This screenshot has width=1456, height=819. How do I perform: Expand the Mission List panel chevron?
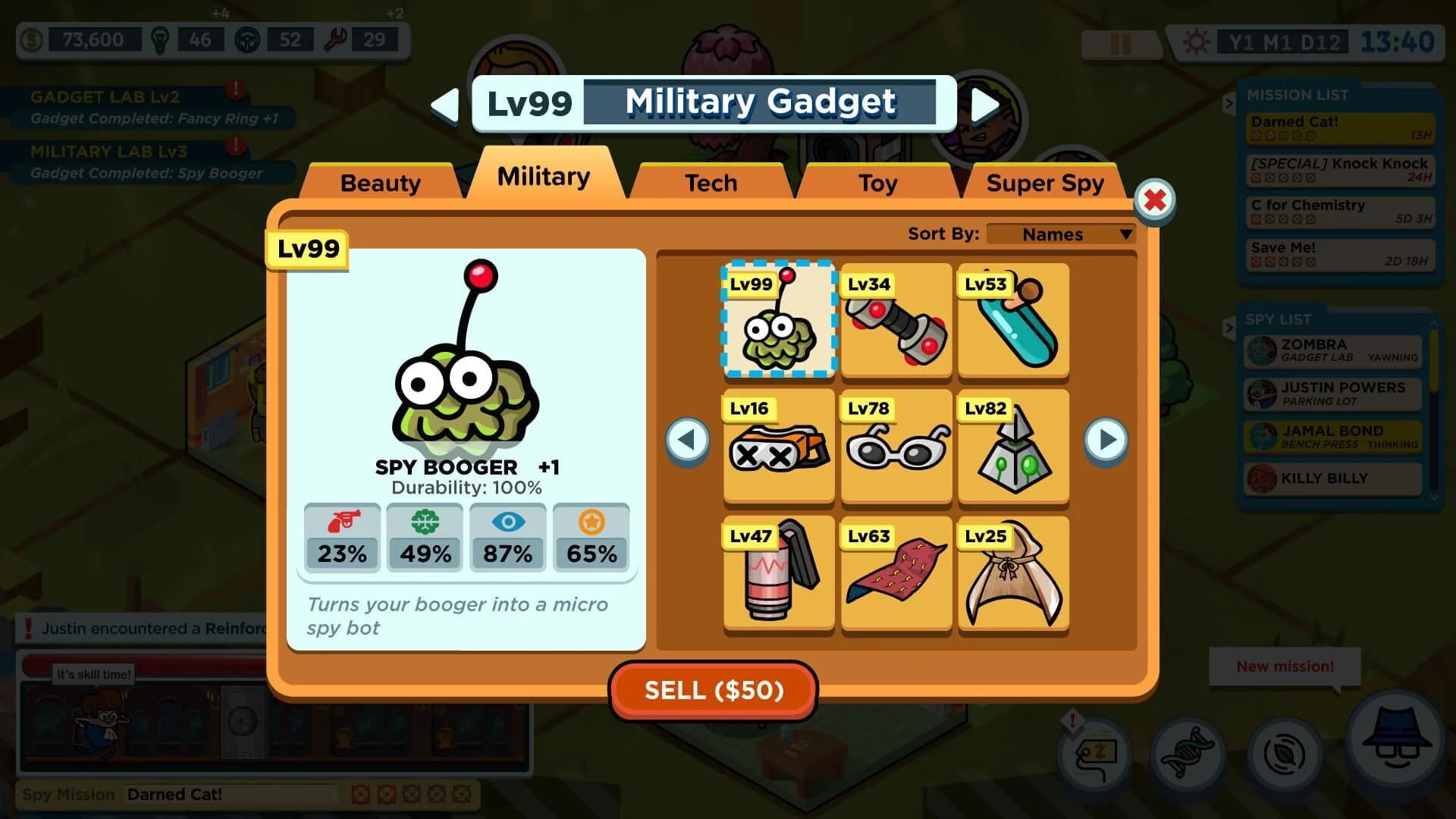click(1231, 104)
